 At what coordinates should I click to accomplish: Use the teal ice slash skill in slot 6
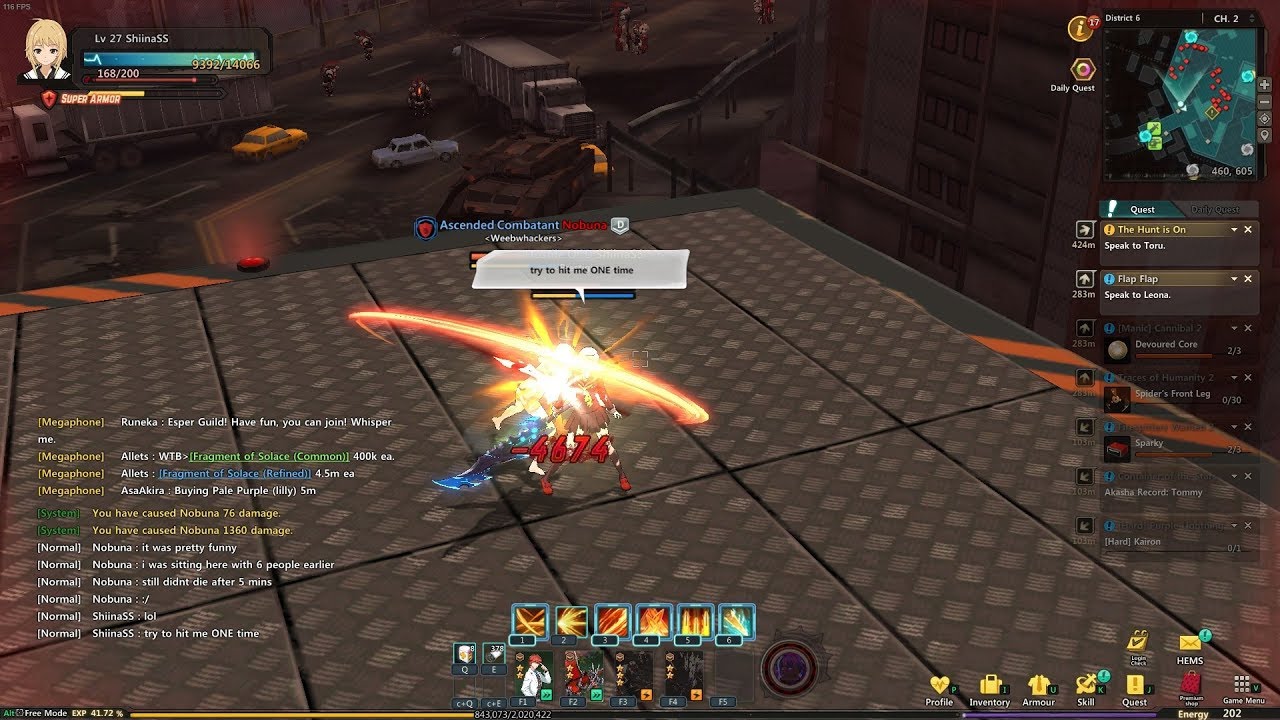(735, 621)
